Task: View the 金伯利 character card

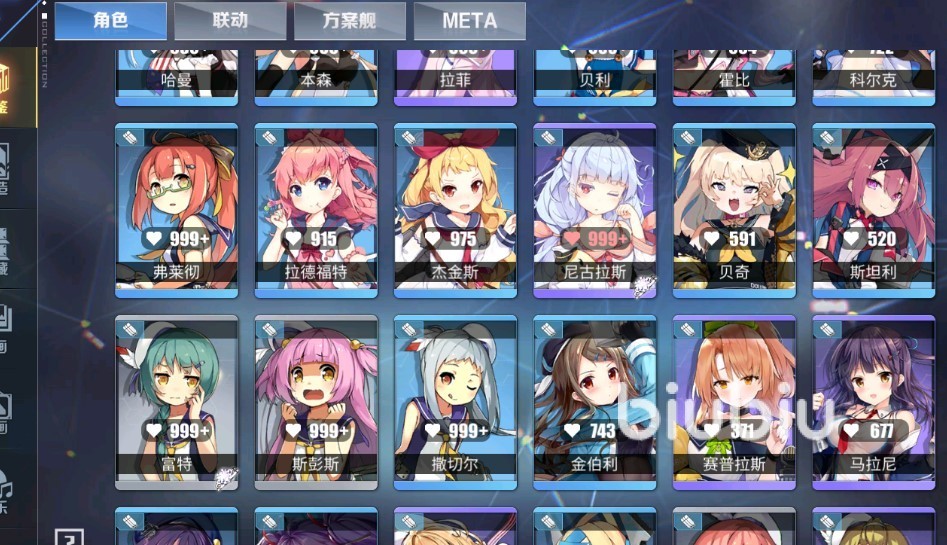Action: coord(595,400)
